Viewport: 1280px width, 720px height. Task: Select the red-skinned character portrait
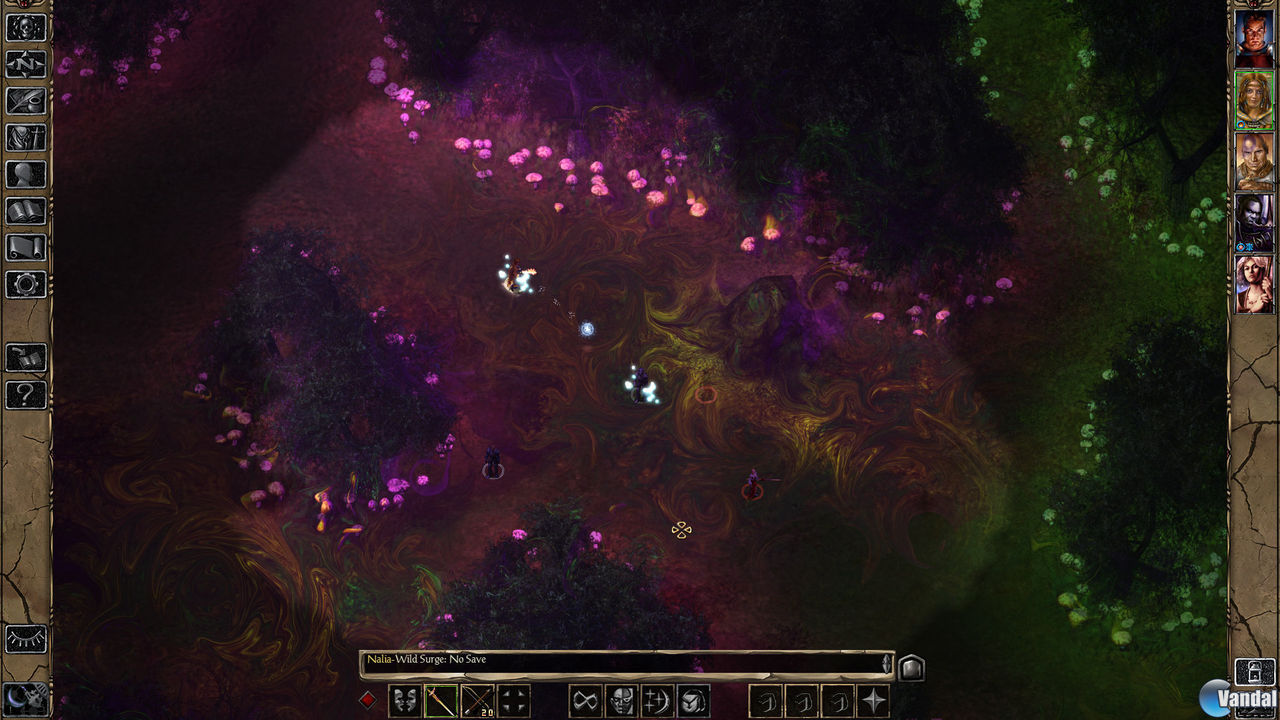pos(1254,39)
